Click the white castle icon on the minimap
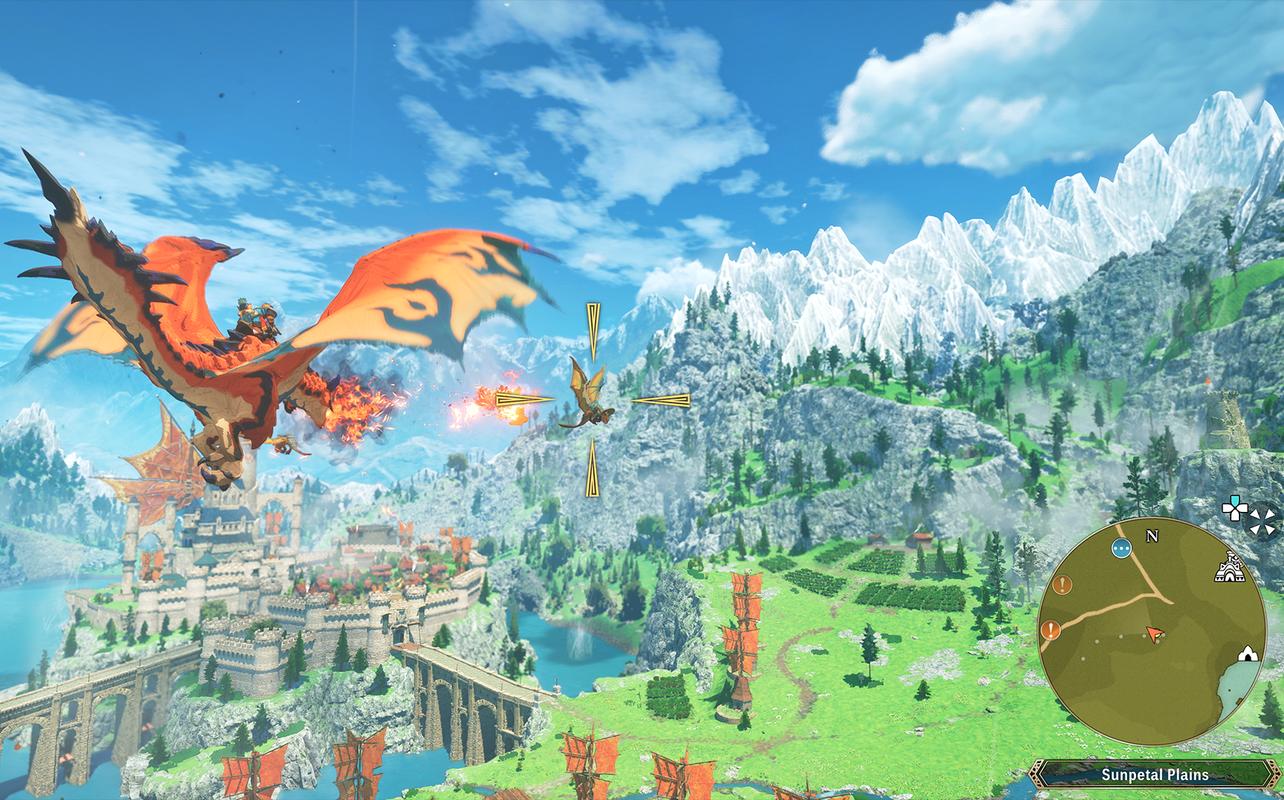1284x800 pixels. click(x=1230, y=568)
